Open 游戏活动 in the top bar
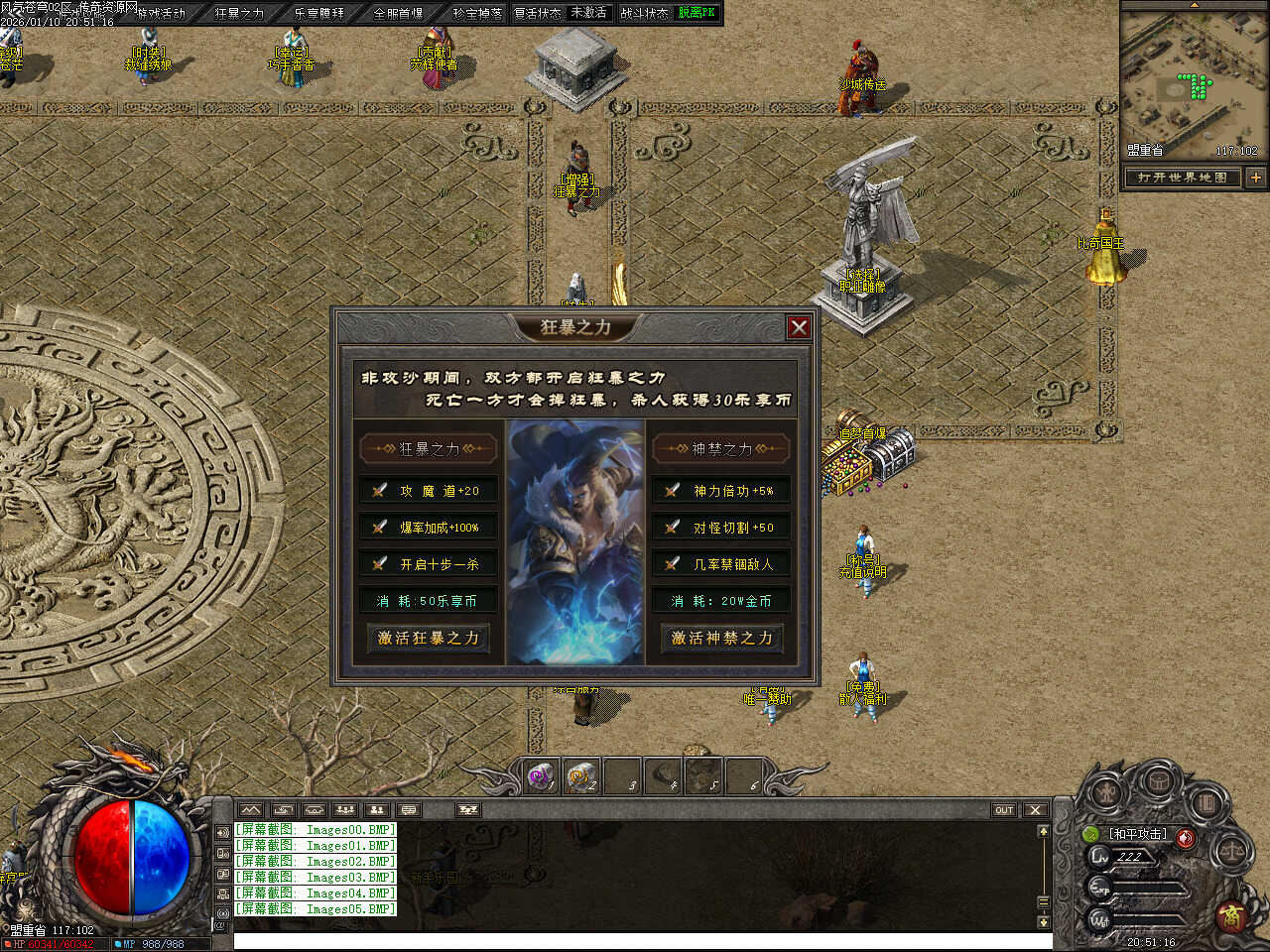 [161, 13]
